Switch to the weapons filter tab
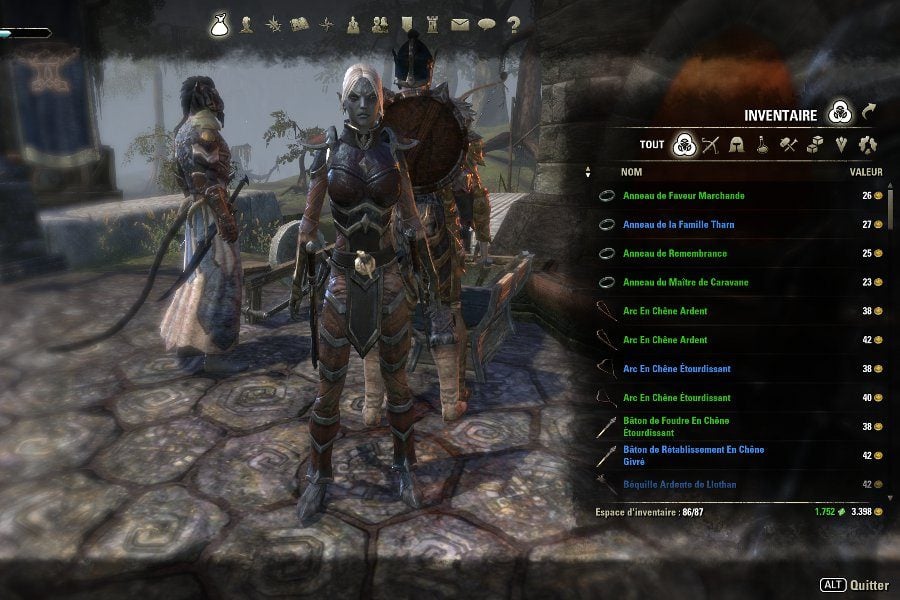The width and height of the screenshot is (900, 600). point(711,144)
